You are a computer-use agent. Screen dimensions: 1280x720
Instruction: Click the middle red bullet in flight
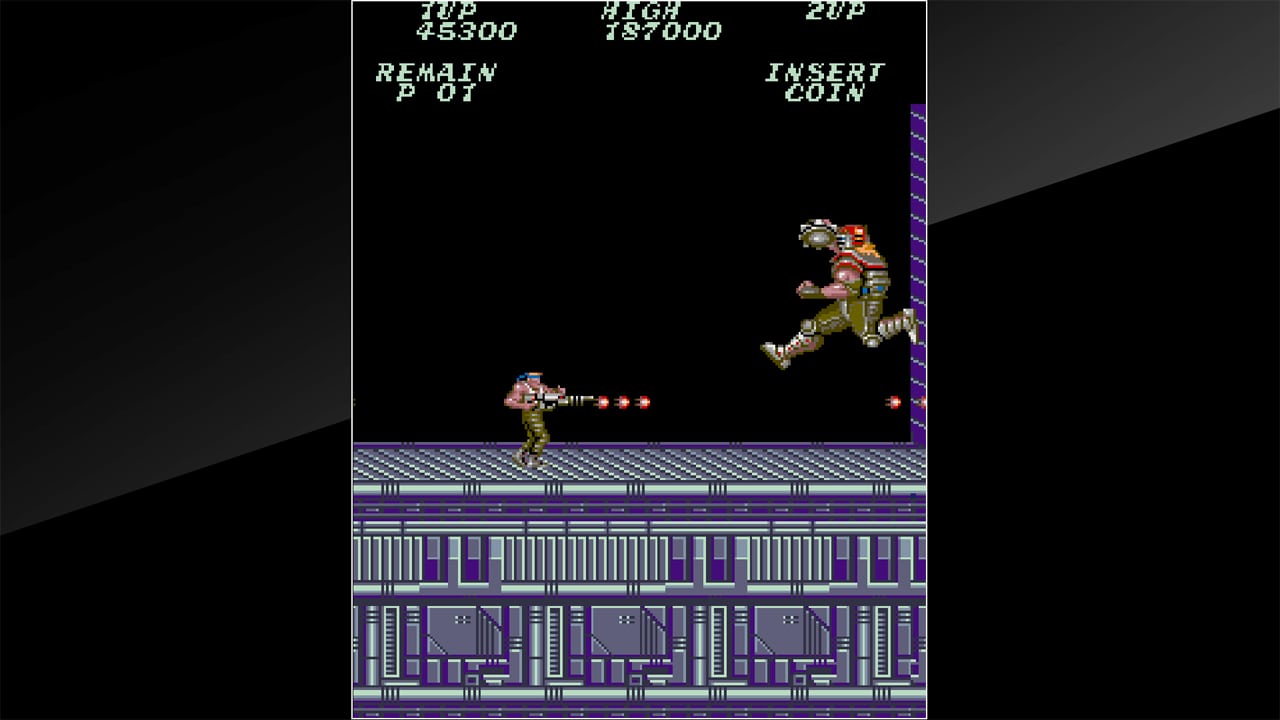(x=625, y=402)
